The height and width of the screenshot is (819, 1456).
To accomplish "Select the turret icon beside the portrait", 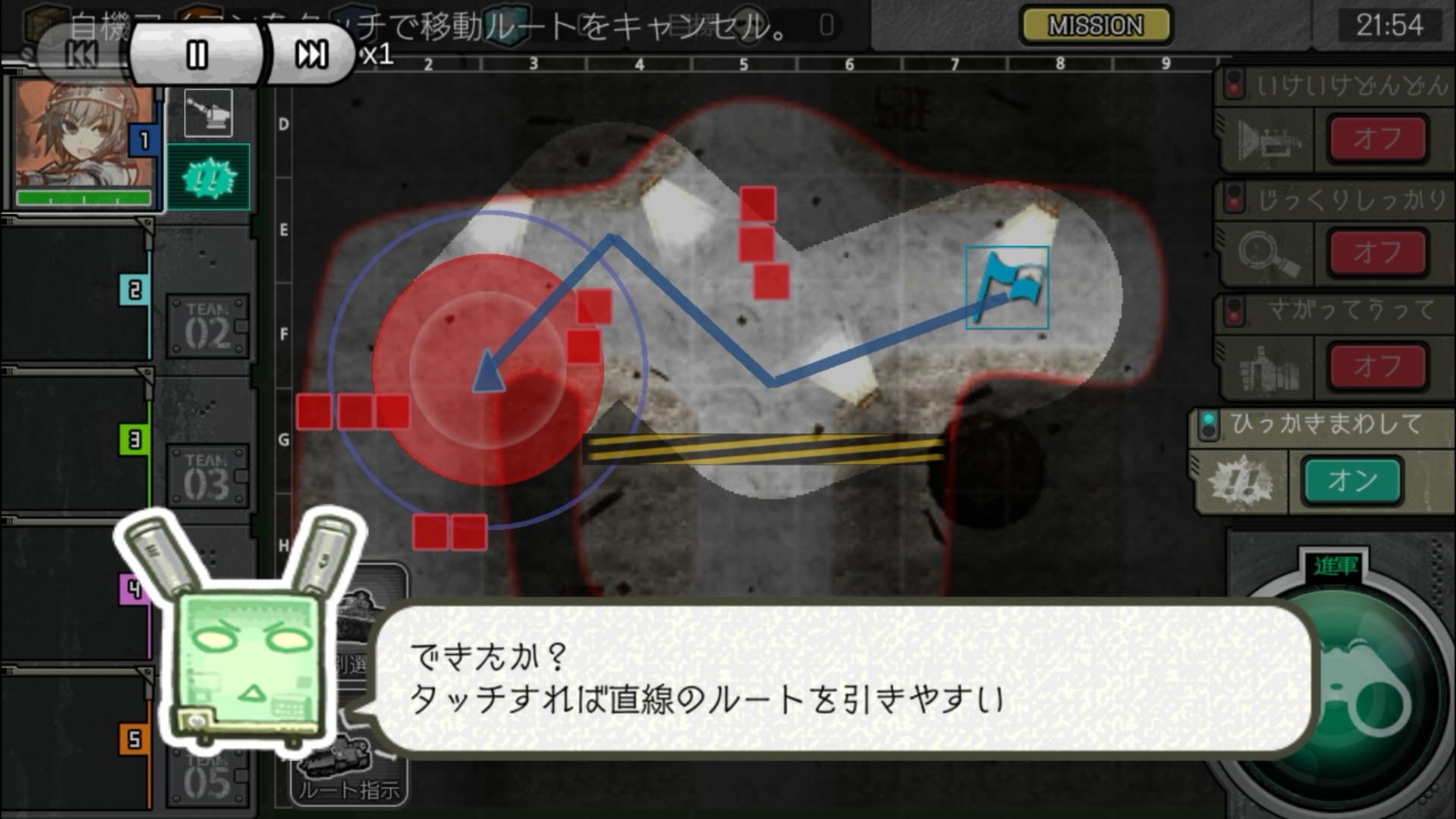I will (x=209, y=113).
